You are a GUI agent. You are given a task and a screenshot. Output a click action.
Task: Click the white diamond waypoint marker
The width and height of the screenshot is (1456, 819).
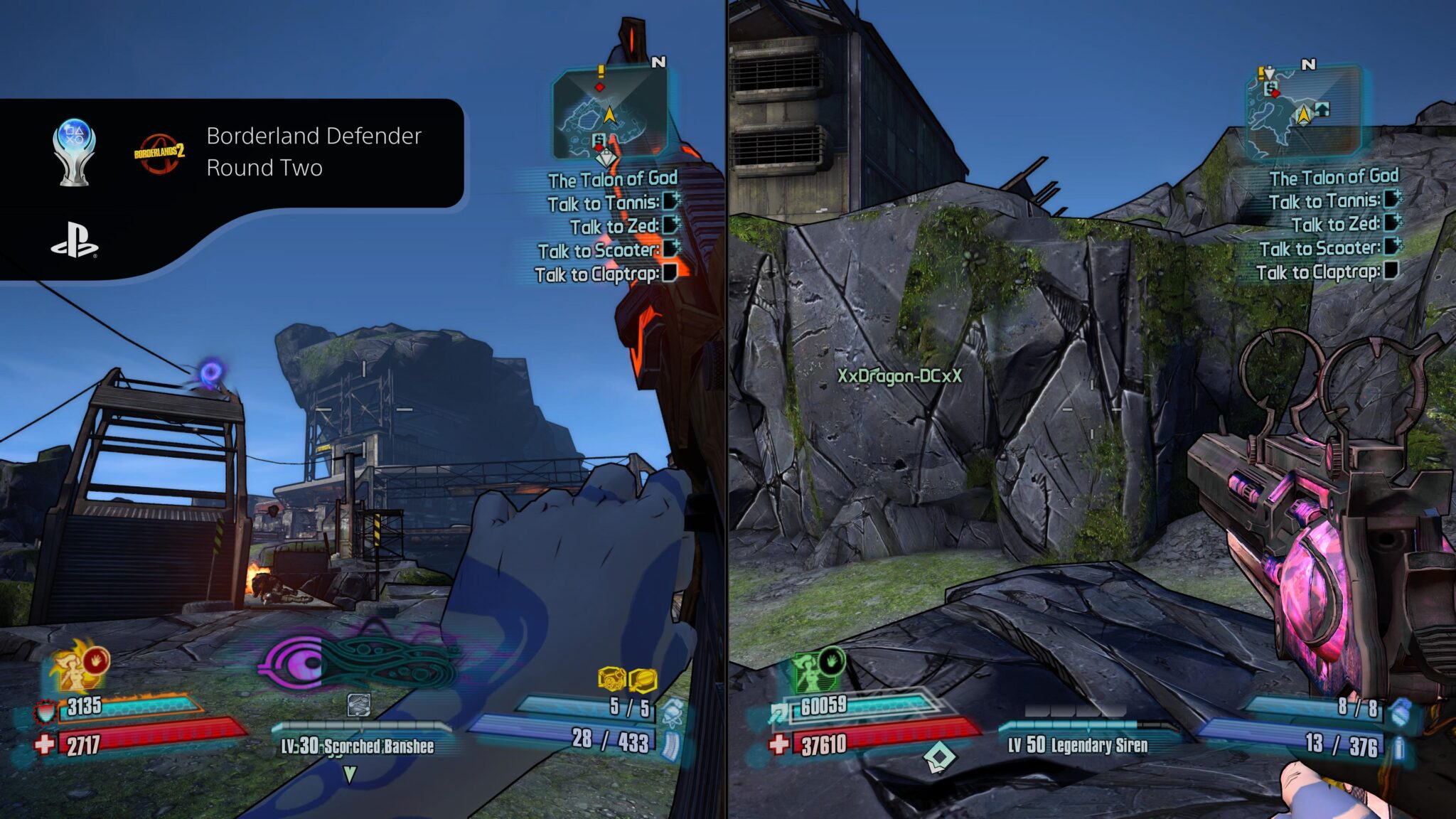939,758
